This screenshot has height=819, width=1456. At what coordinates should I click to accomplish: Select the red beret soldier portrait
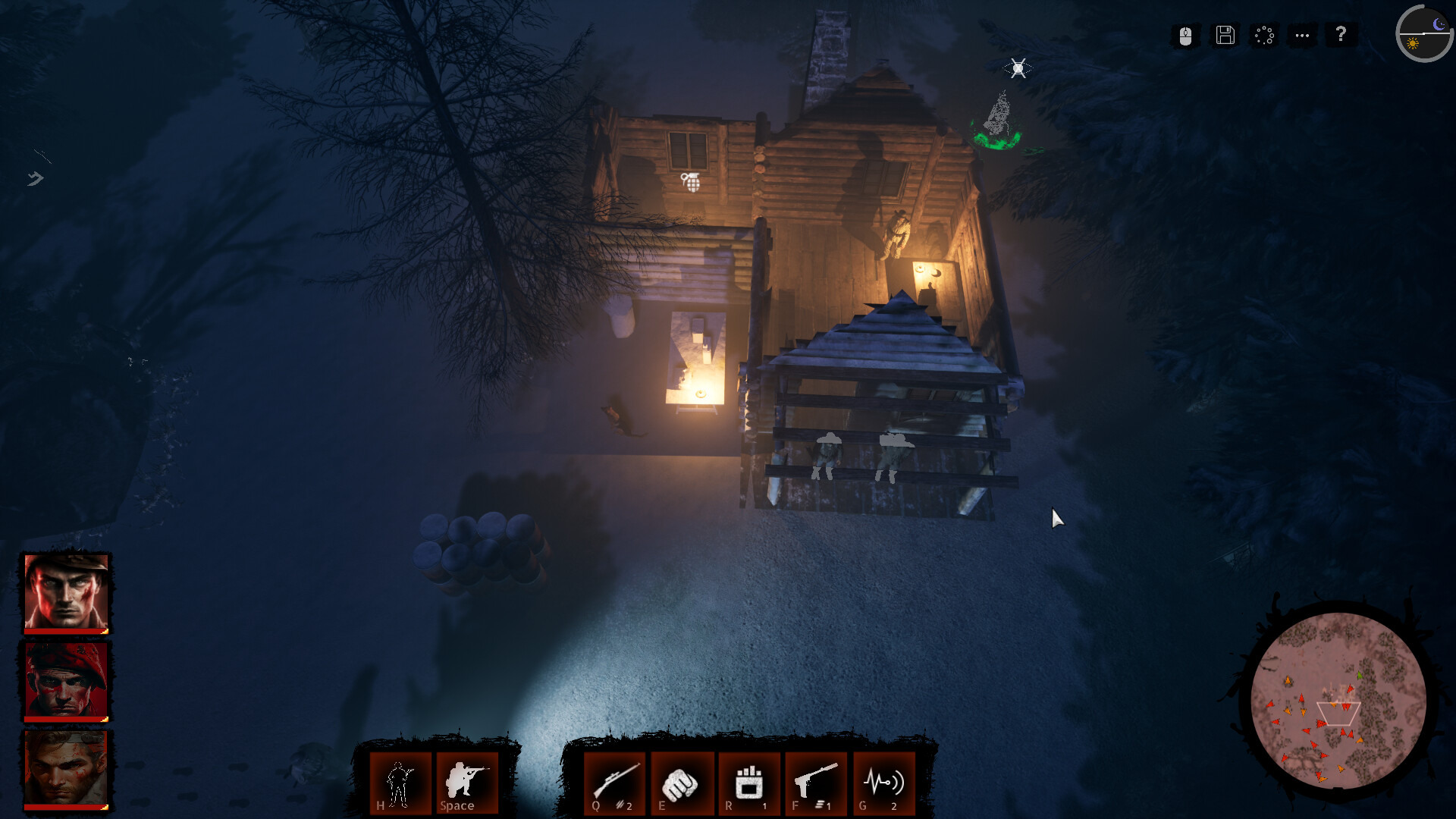[67, 680]
